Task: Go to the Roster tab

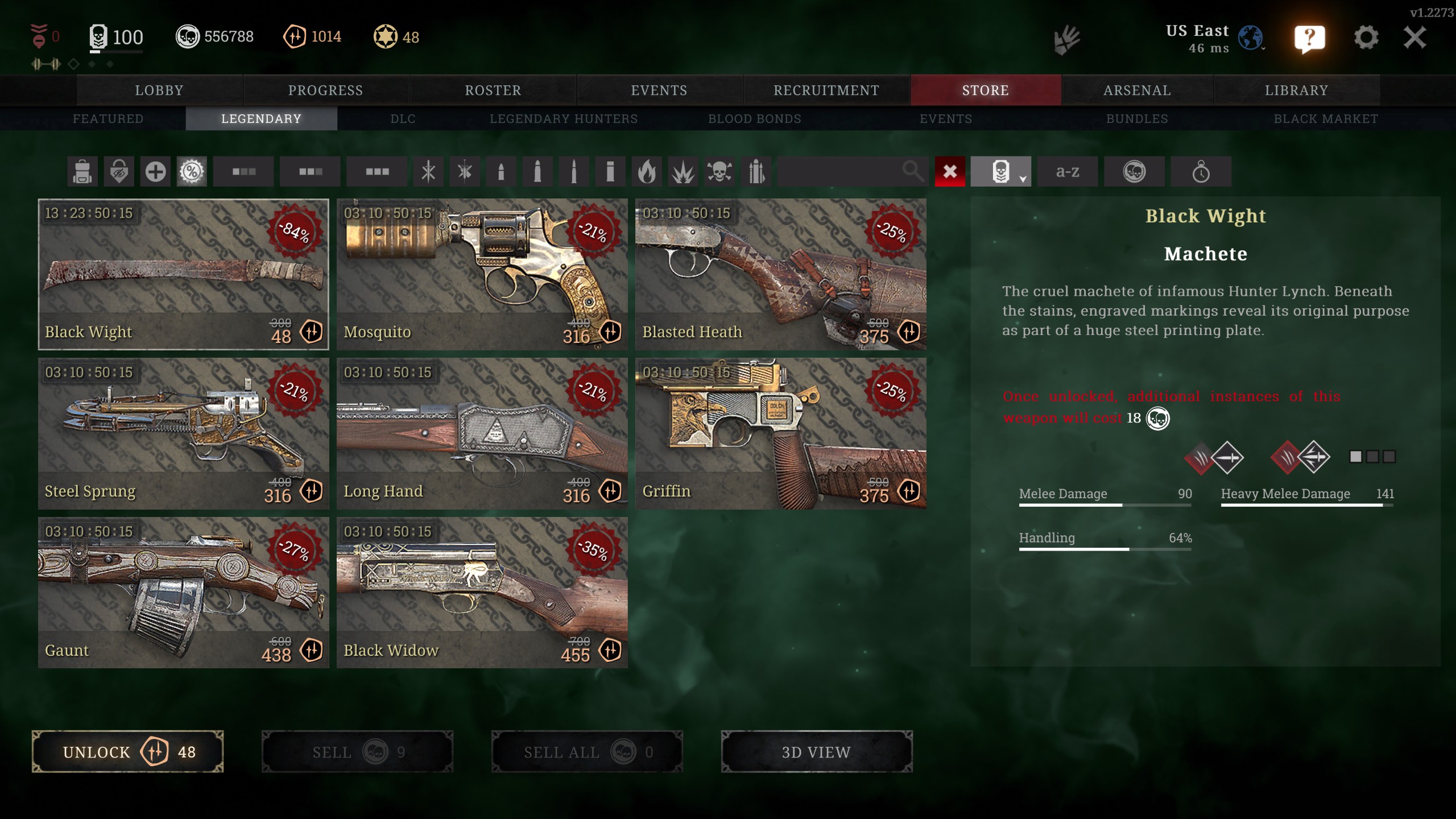Action: pyautogui.click(x=493, y=90)
